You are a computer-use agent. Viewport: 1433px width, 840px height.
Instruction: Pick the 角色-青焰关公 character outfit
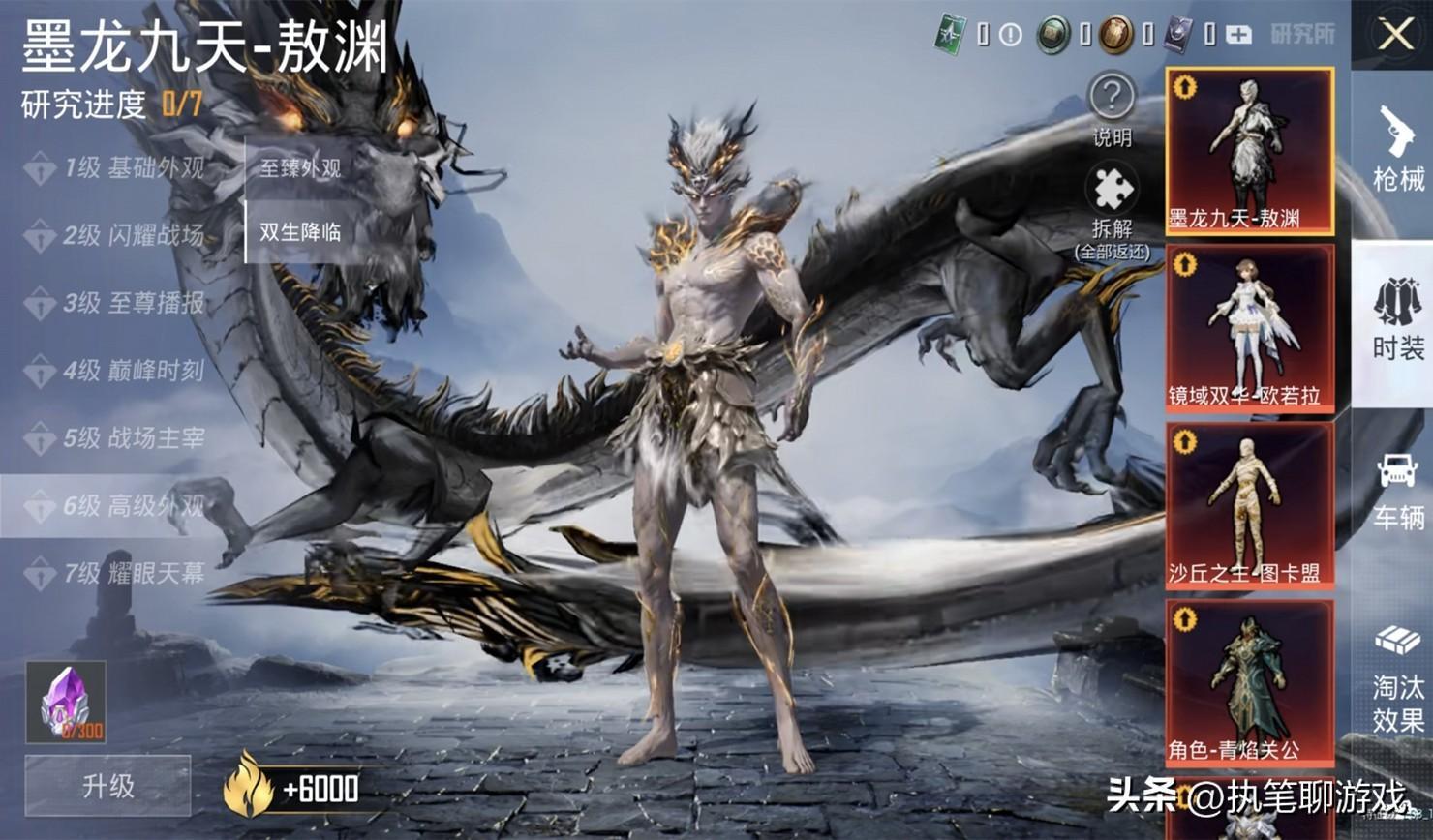pyautogui.click(x=1249, y=682)
